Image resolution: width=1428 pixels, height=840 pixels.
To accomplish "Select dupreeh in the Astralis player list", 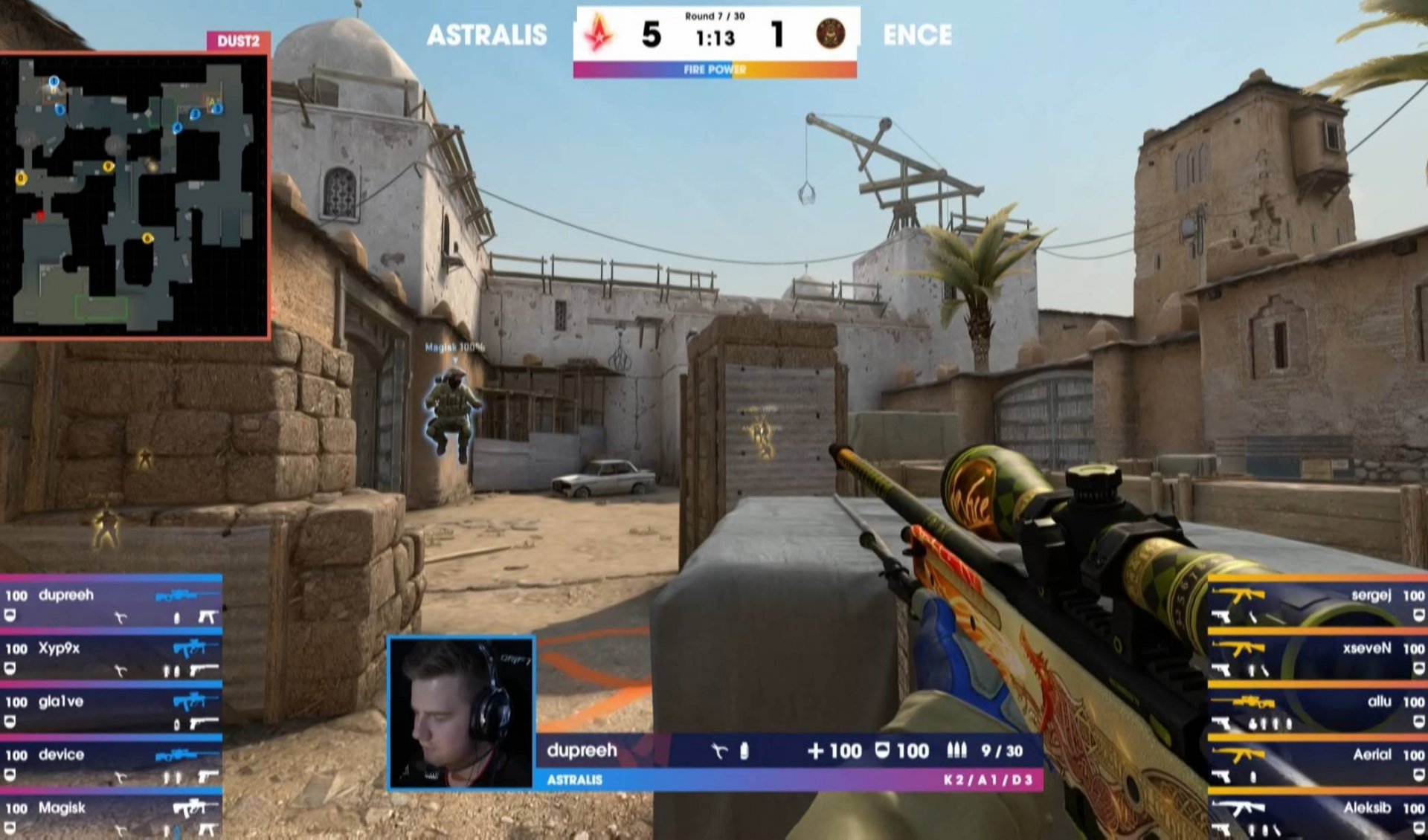I will click(112, 604).
